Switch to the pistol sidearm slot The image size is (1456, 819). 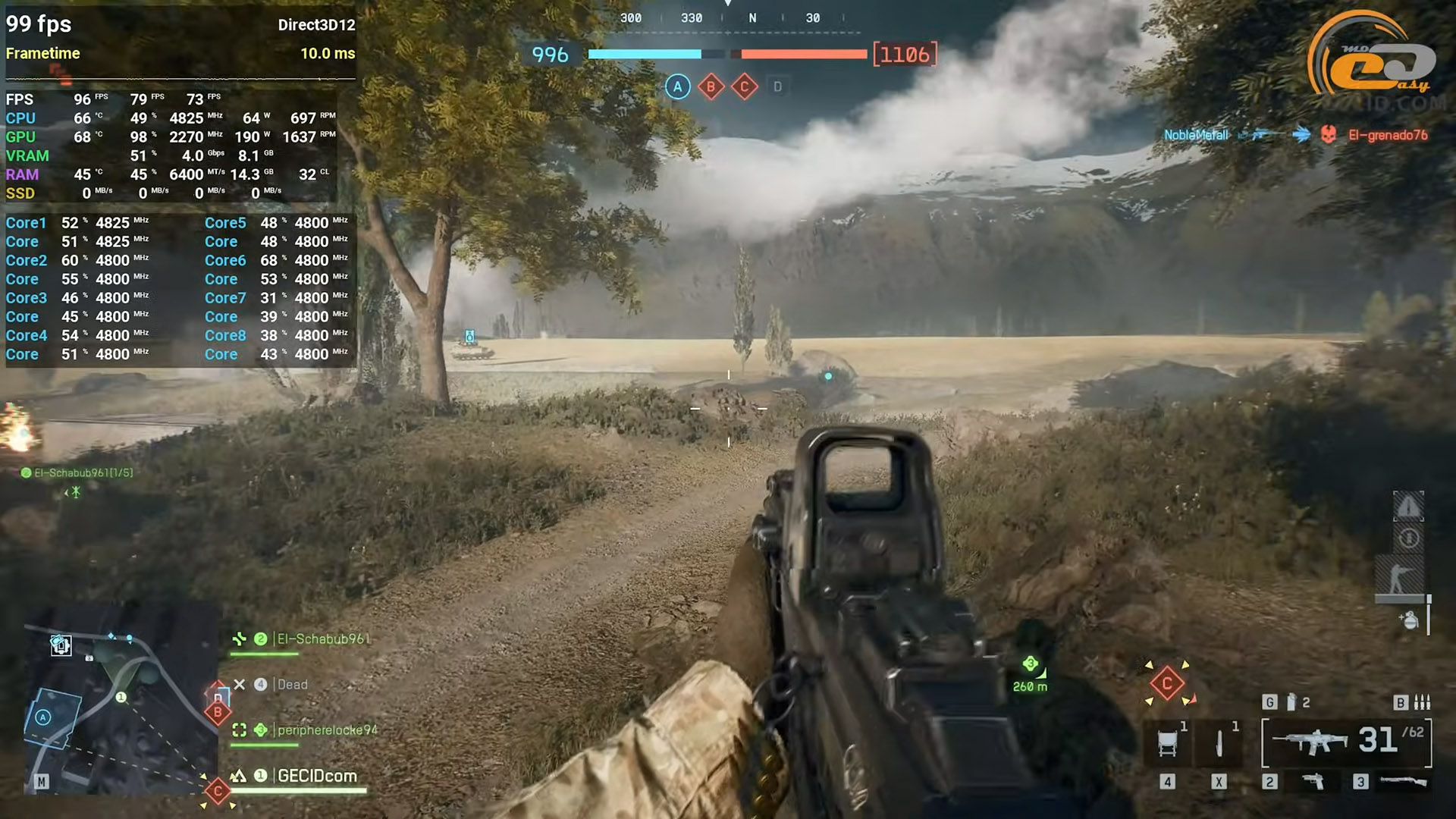pyautogui.click(x=1313, y=781)
